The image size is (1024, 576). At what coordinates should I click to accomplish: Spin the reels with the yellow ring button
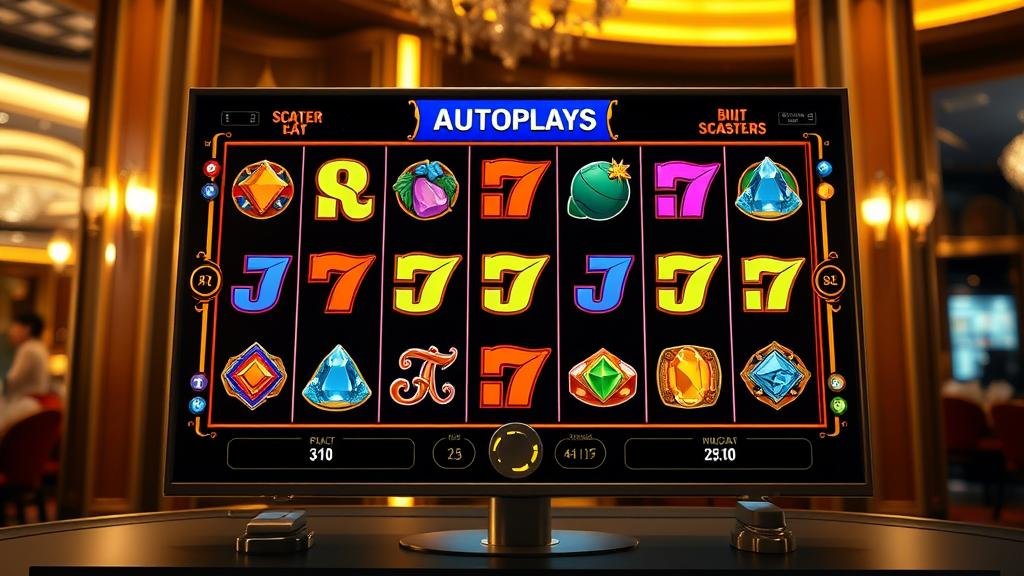point(514,450)
